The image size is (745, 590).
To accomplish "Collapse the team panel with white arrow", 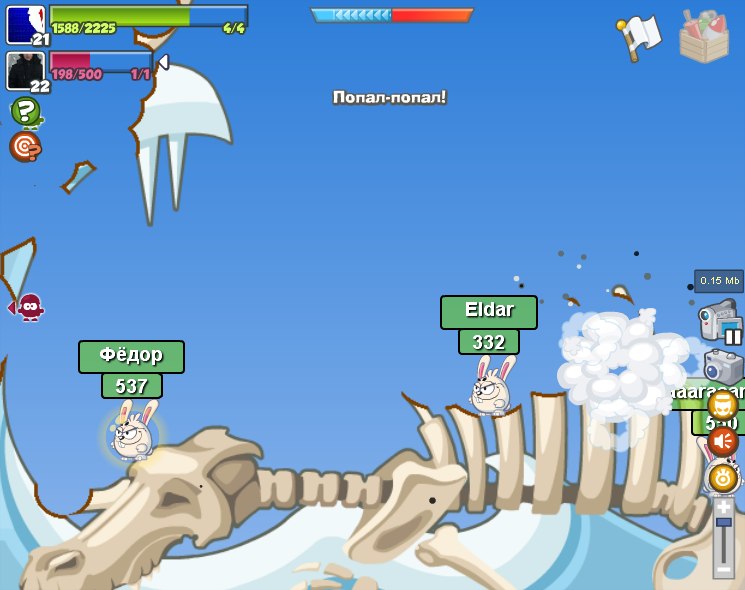I will 163,63.
